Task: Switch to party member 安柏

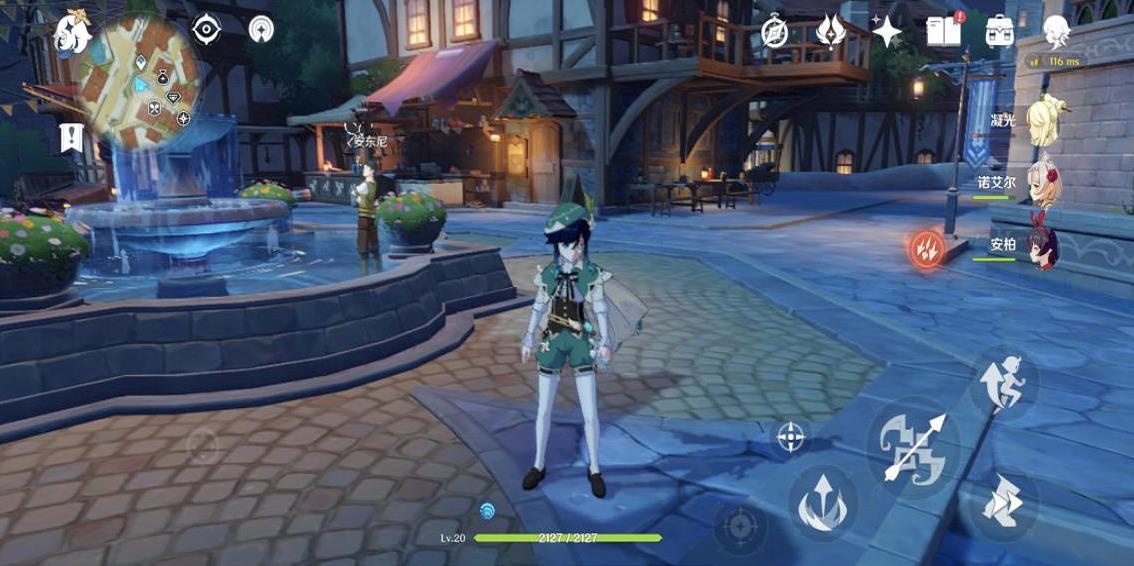Action: 1043,246
